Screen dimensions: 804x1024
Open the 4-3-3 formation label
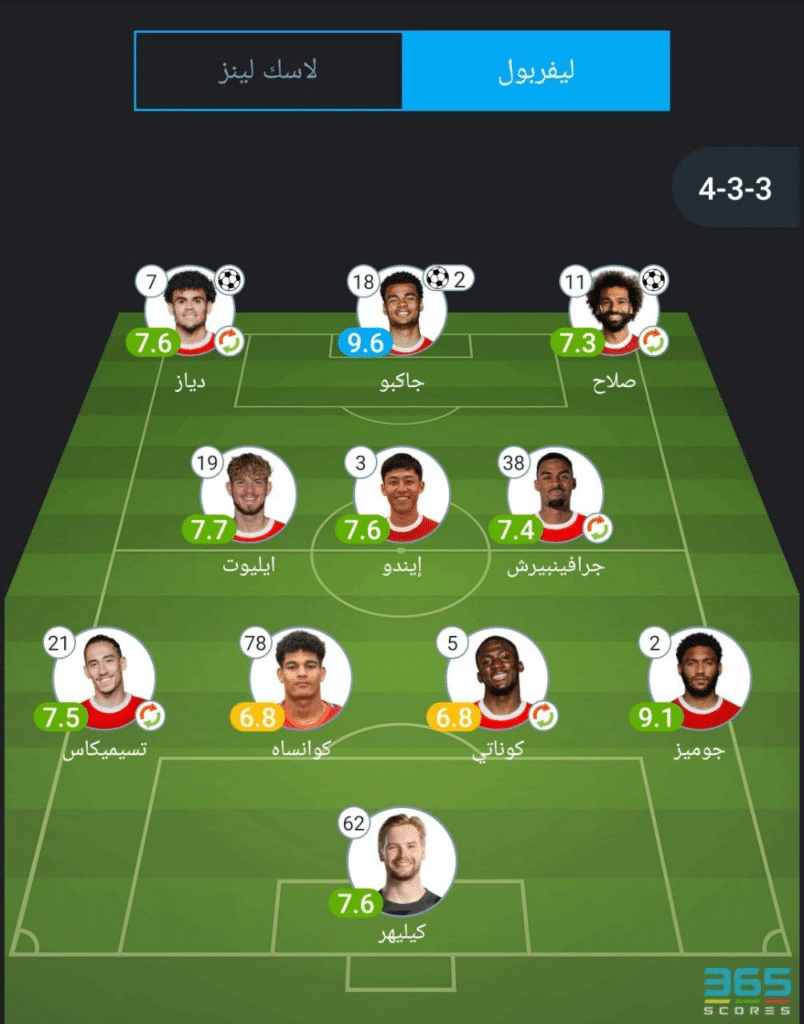(x=735, y=188)
